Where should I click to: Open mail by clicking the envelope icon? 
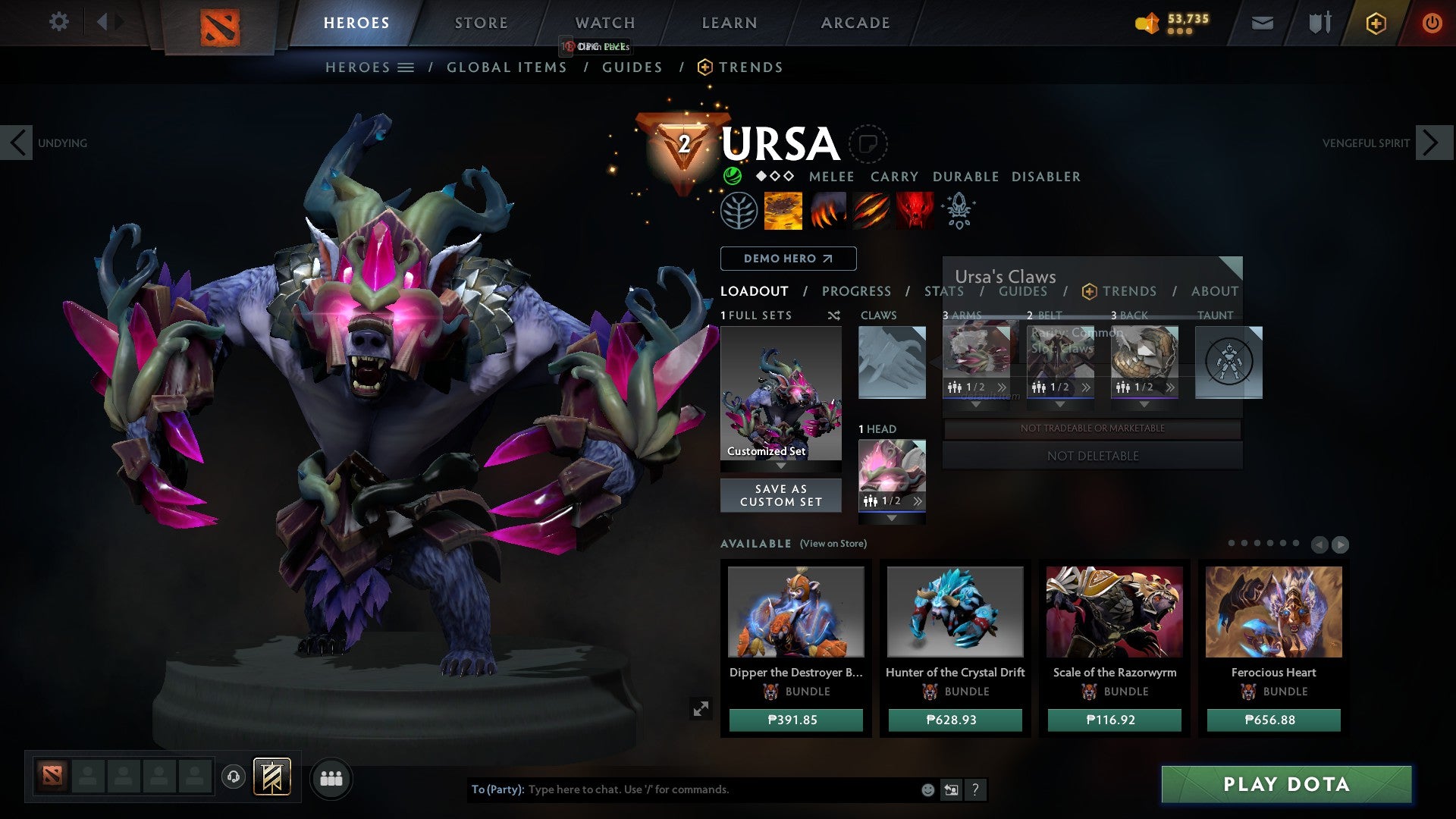(1262, 23)
